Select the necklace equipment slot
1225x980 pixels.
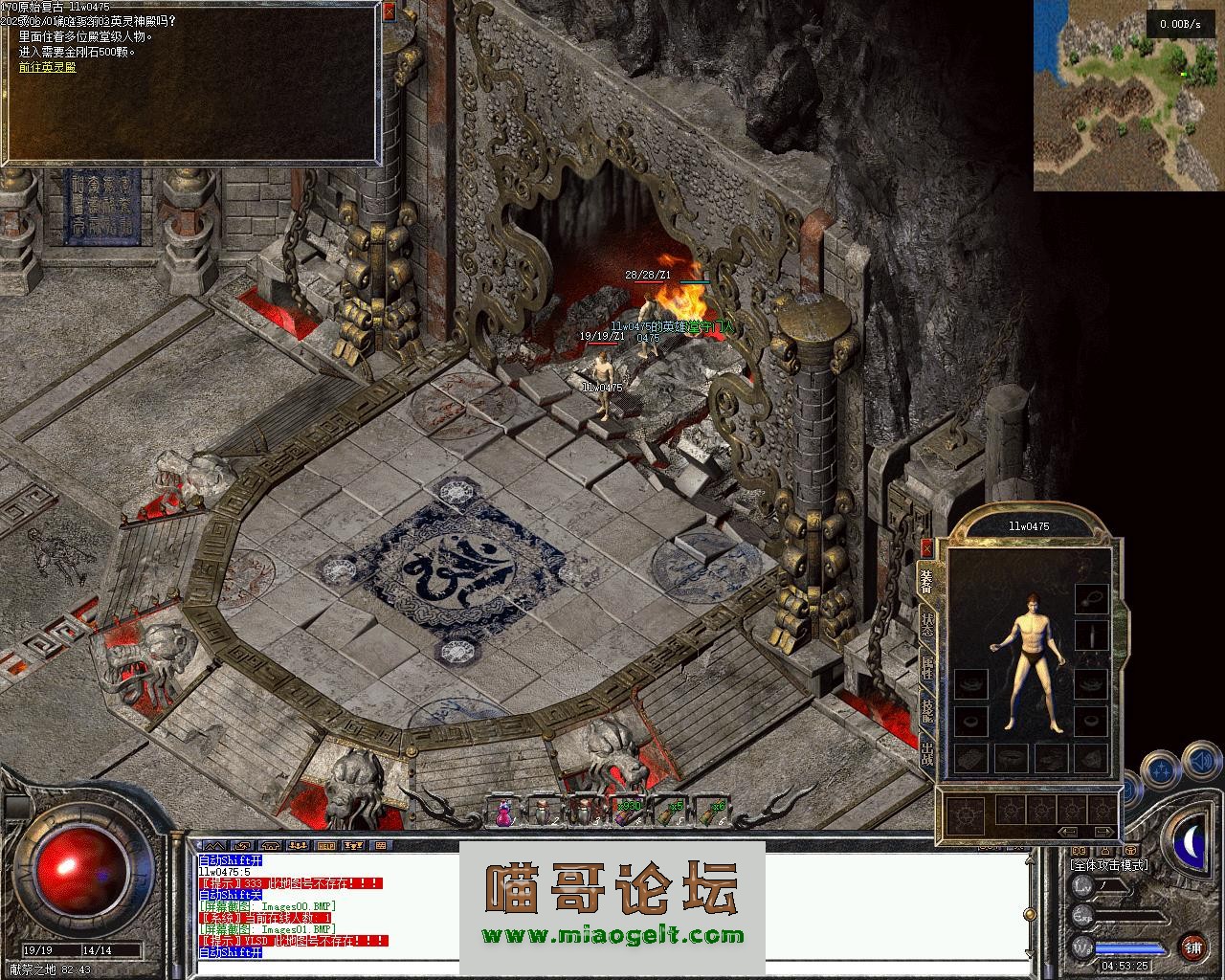(x=1091, y=599)
